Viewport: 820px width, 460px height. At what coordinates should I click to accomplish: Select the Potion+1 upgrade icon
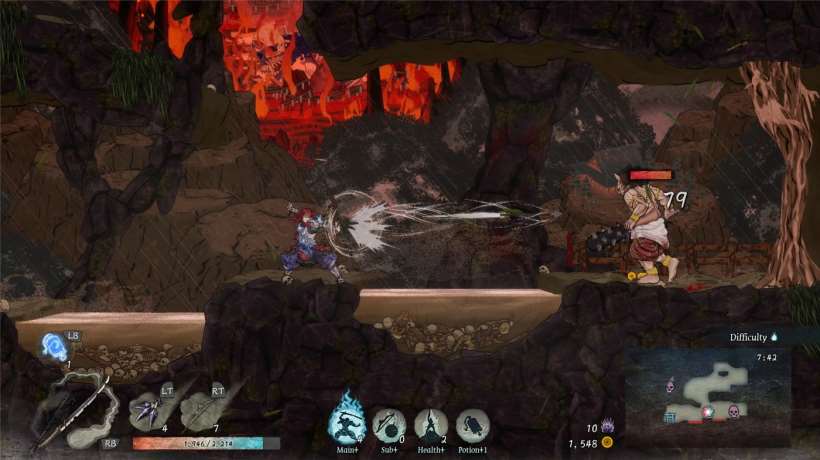click(x=472, y=425)
